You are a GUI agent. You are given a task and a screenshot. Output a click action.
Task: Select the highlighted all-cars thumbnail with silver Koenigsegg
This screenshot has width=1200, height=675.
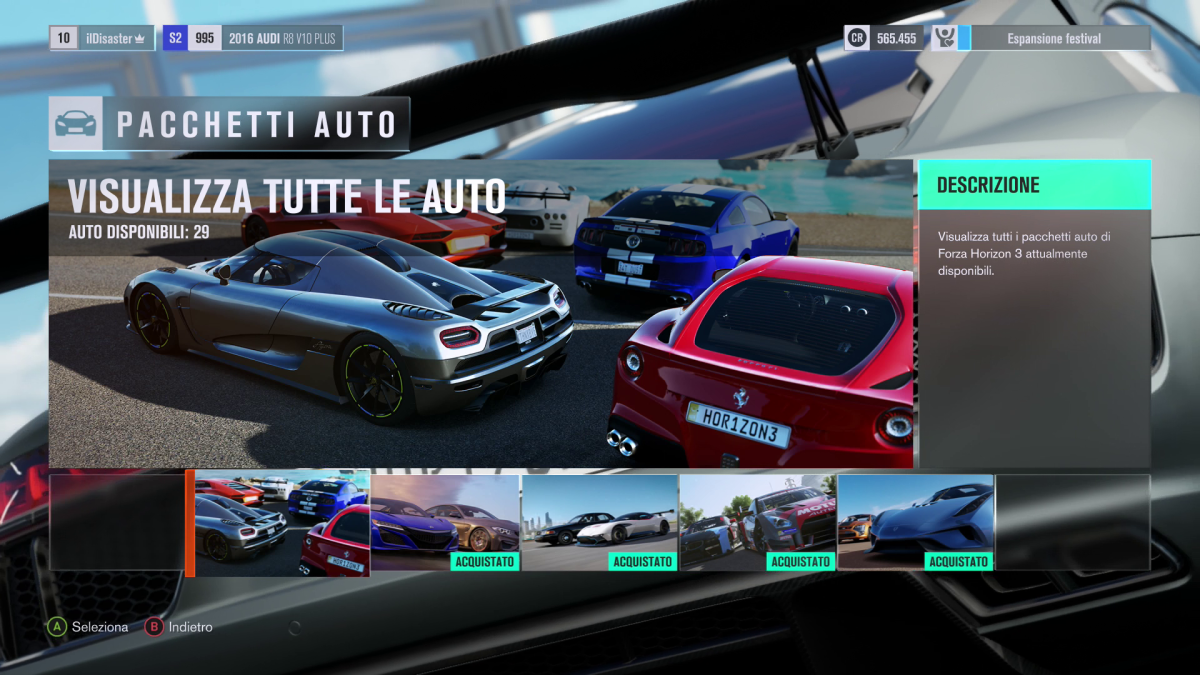point(282,524)
